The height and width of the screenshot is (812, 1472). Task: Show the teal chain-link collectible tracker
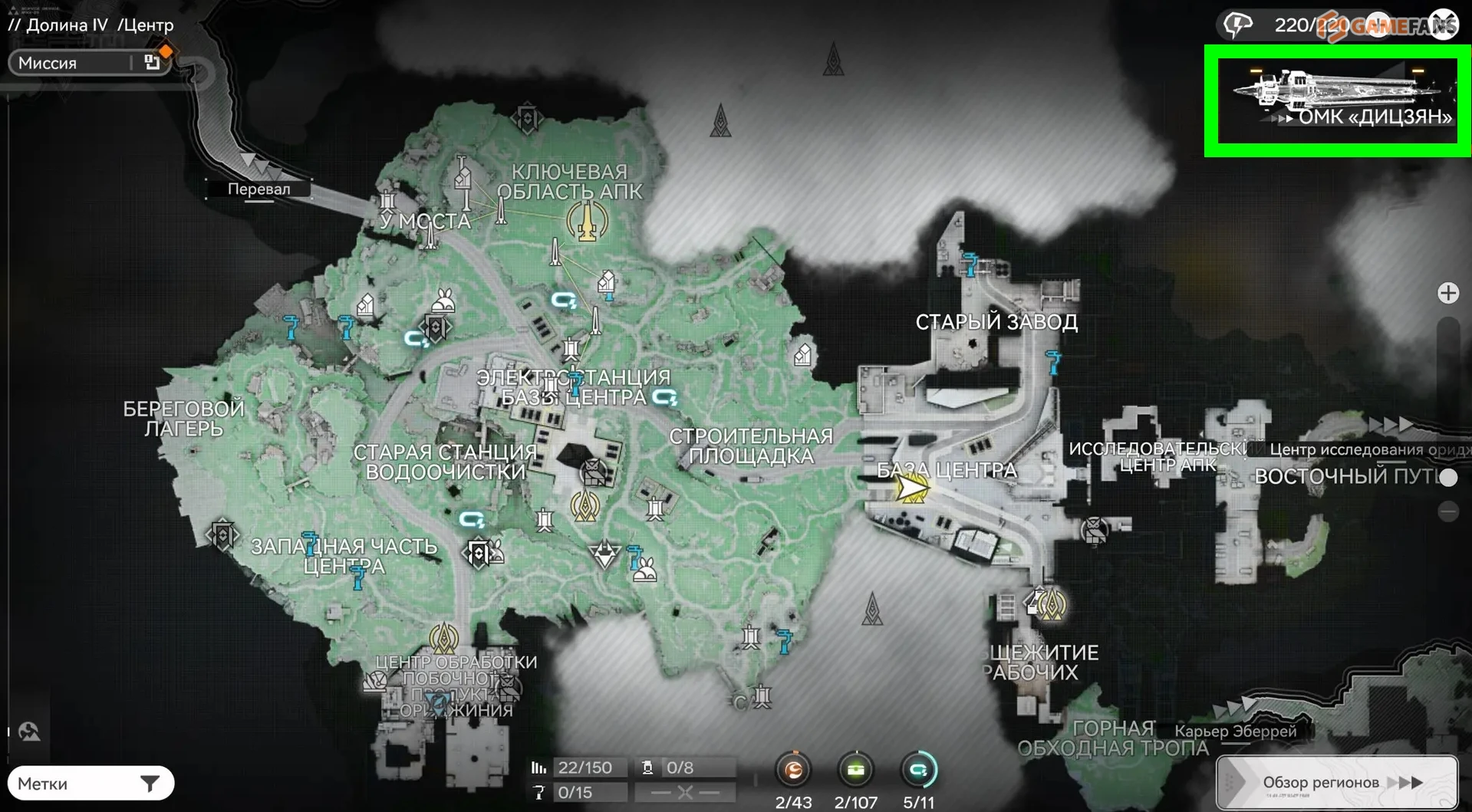918,770
